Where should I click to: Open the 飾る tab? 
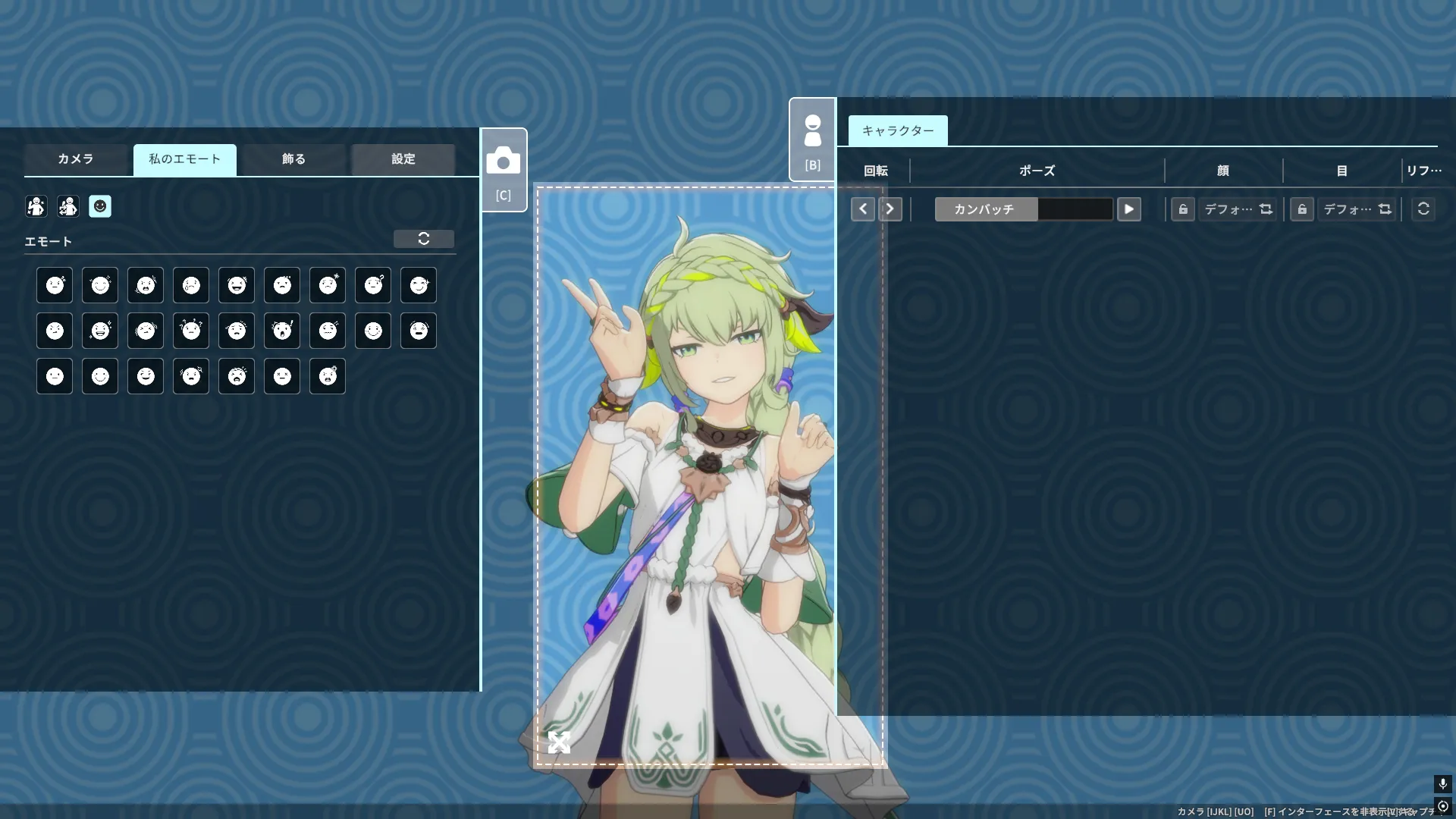coord(293,159)
